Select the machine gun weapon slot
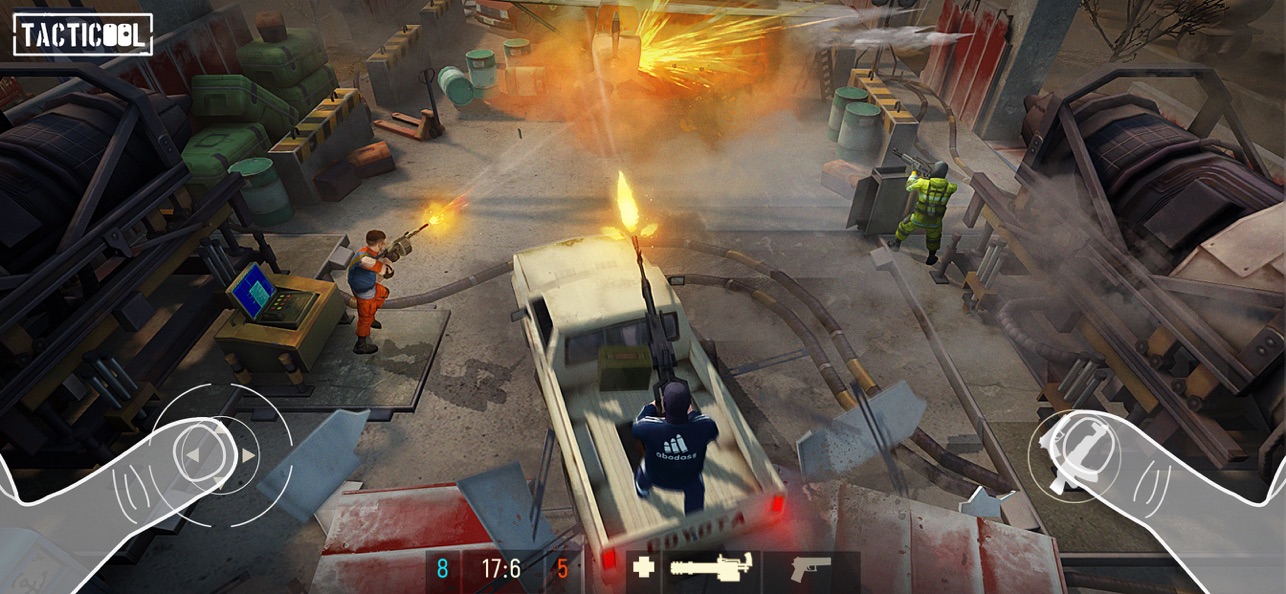Viewport: 1286px width, 594px height. pyautogui.click(x=710, y=570)
